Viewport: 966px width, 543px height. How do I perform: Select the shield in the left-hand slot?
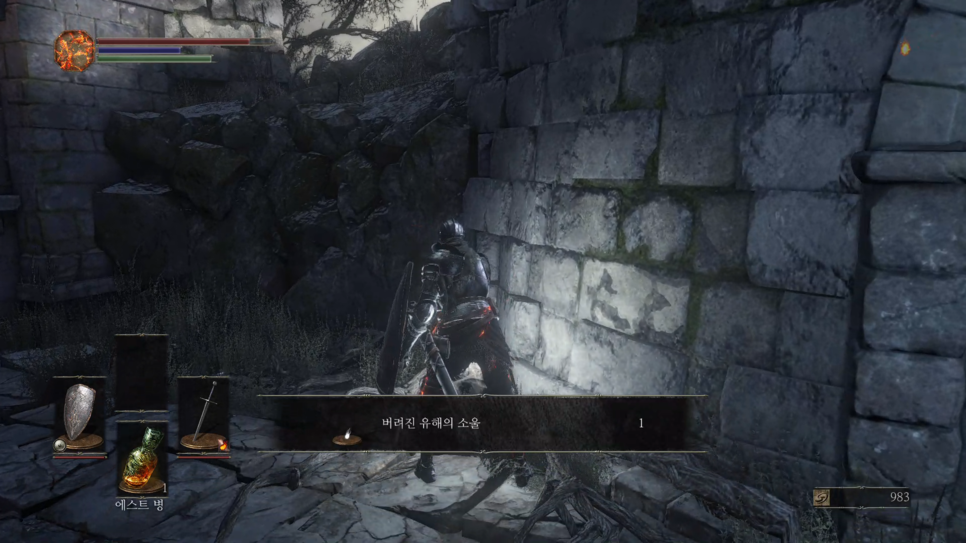coord(79,414)
